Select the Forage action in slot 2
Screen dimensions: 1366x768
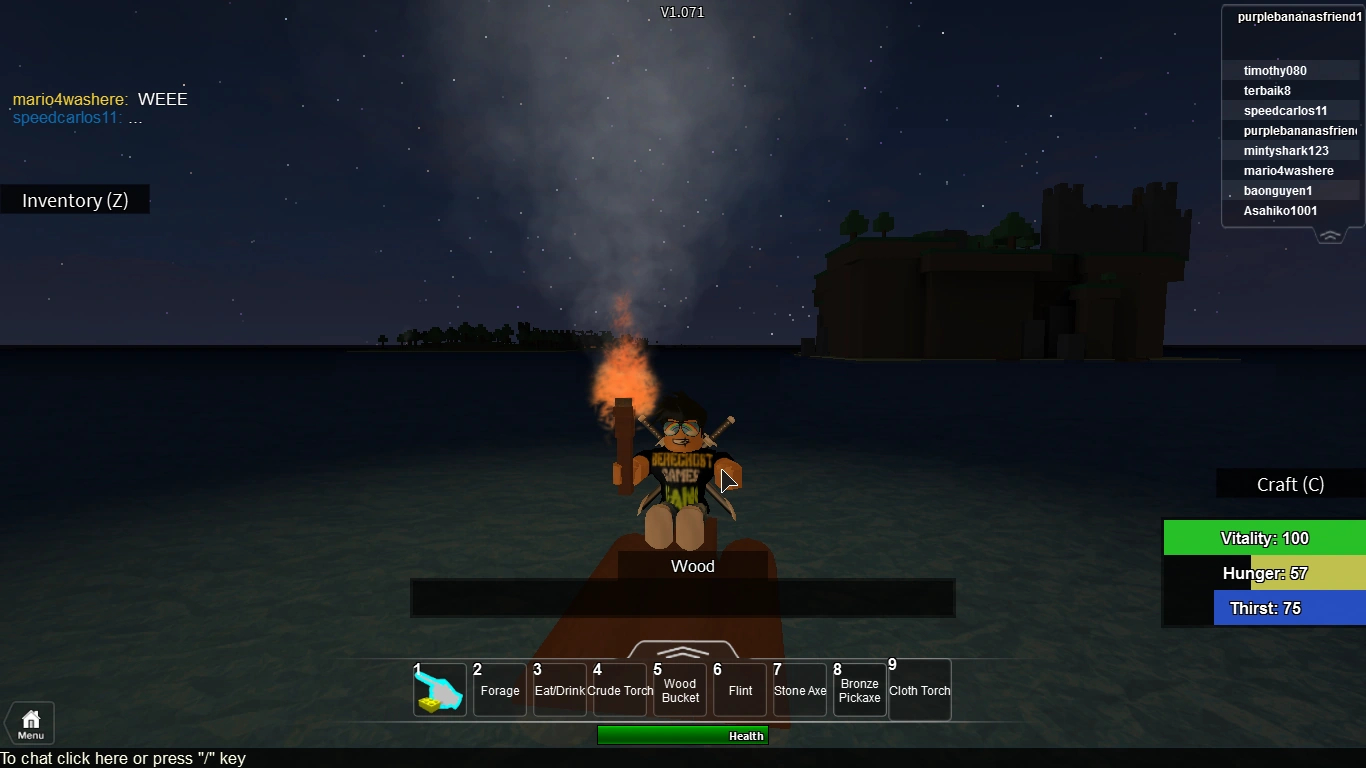pos(499,689)
